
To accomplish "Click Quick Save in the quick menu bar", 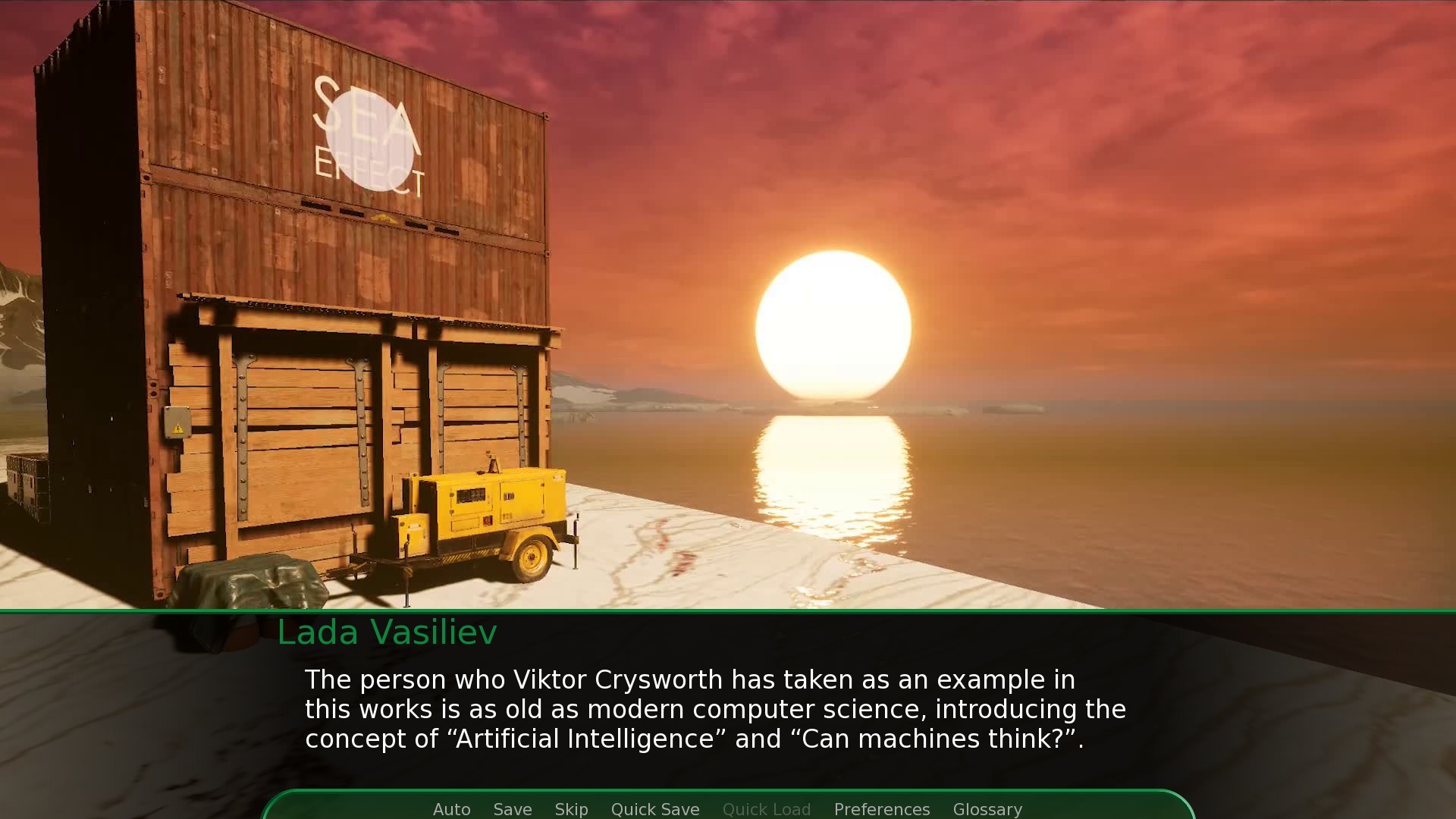I will click(655, 809).
